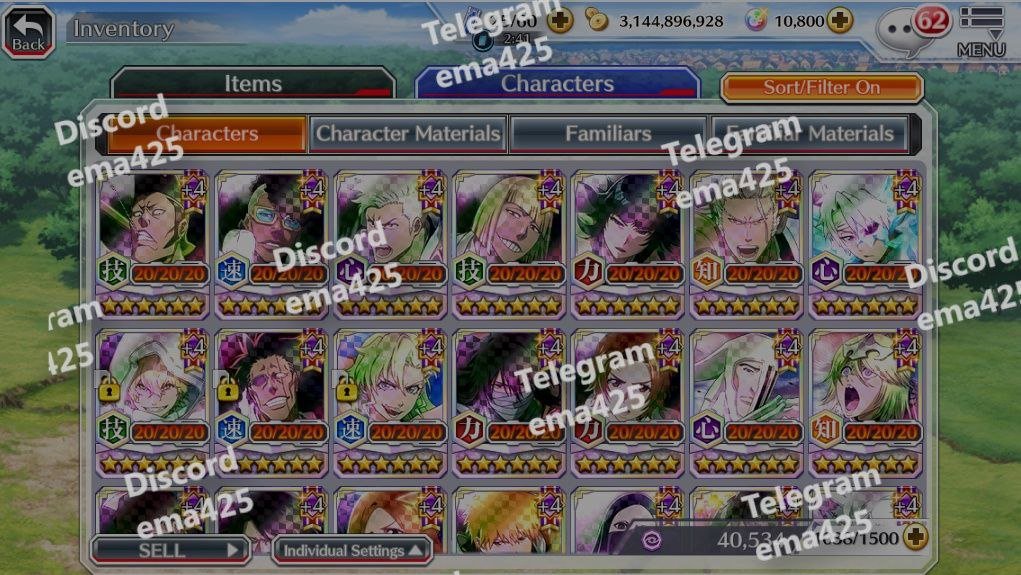Viewport: 1021px width, 575px height.
Task: Expand Individual Settings
Action: (351, 550)
